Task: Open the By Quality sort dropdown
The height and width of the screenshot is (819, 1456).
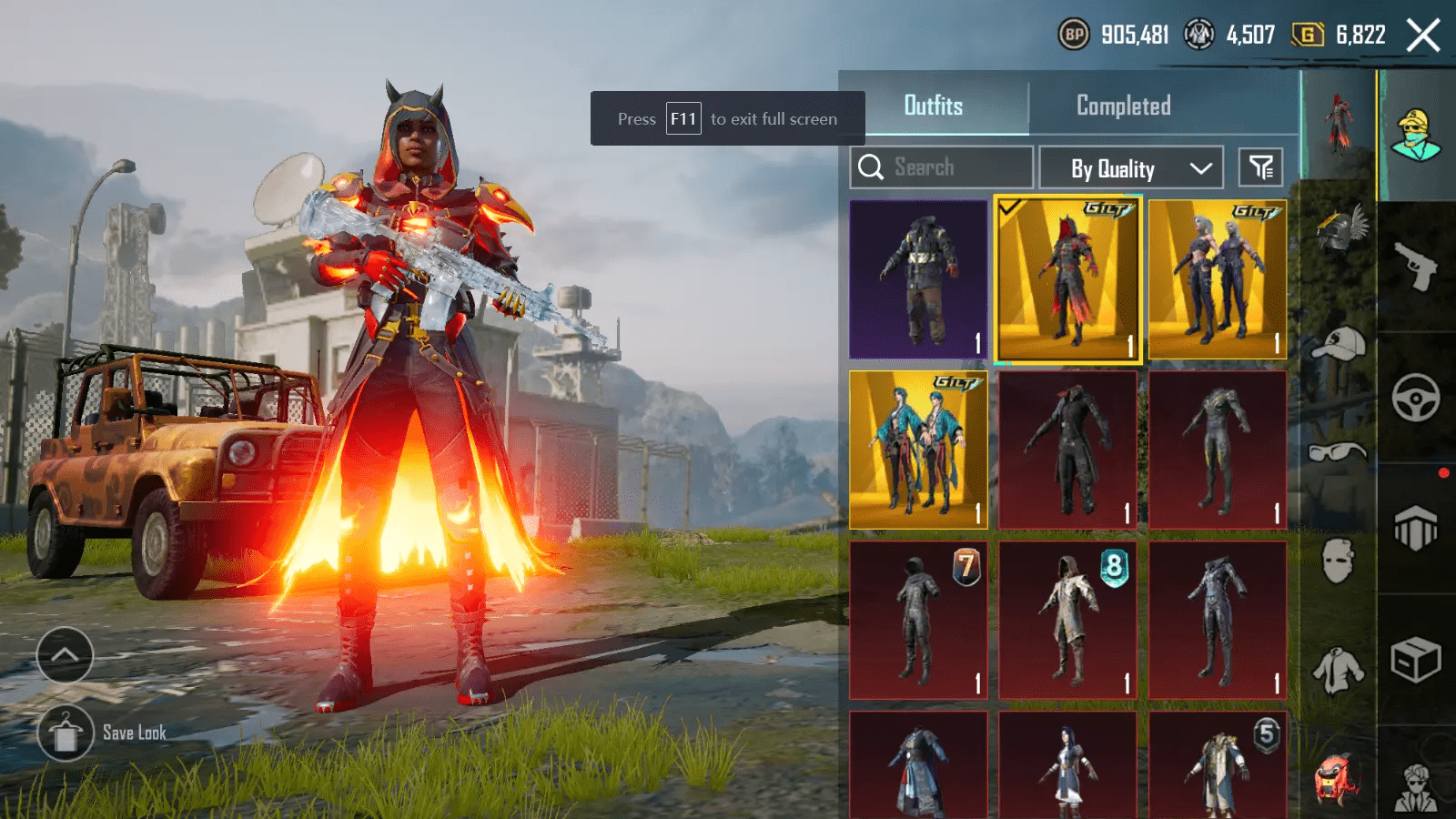Action: coord(1131,168)
